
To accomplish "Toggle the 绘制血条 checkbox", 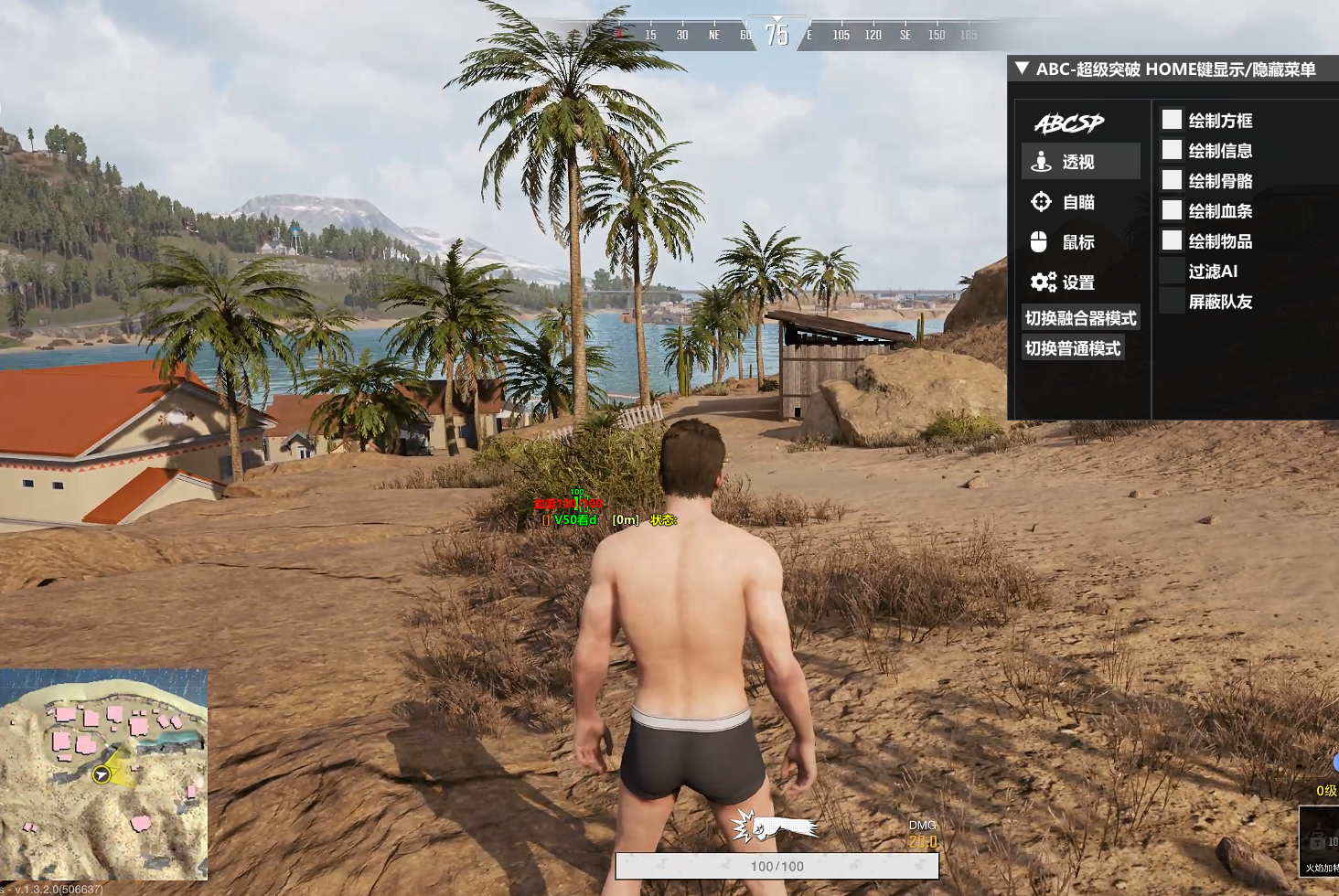I will pos(1172,210).
